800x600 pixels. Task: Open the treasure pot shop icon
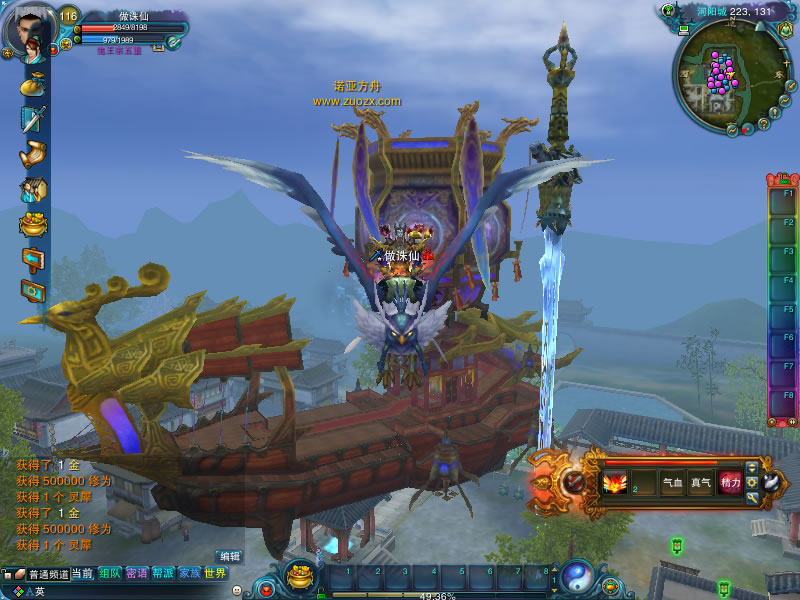(x=33, y=224)
